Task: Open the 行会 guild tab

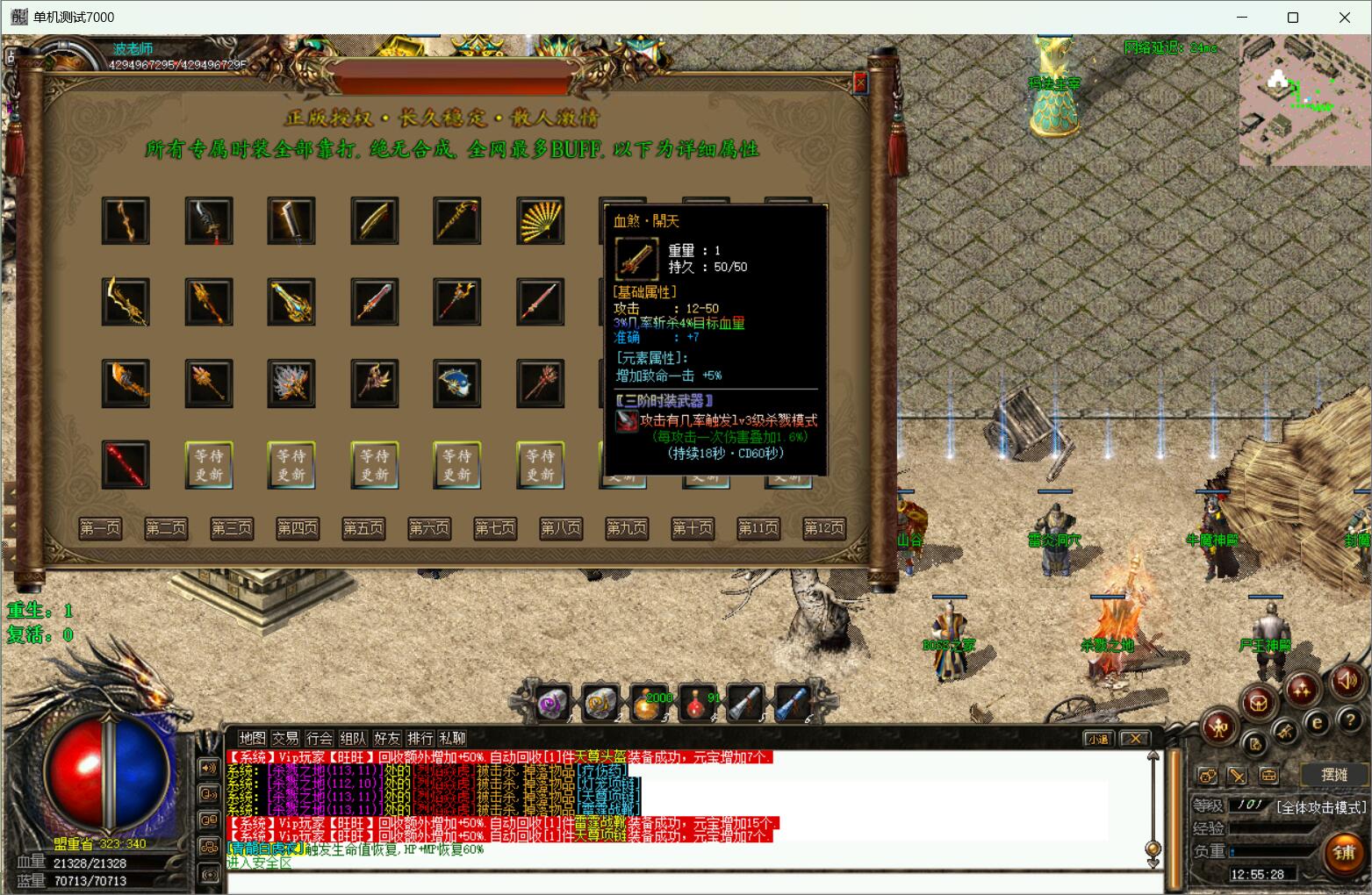Action: 320,738
